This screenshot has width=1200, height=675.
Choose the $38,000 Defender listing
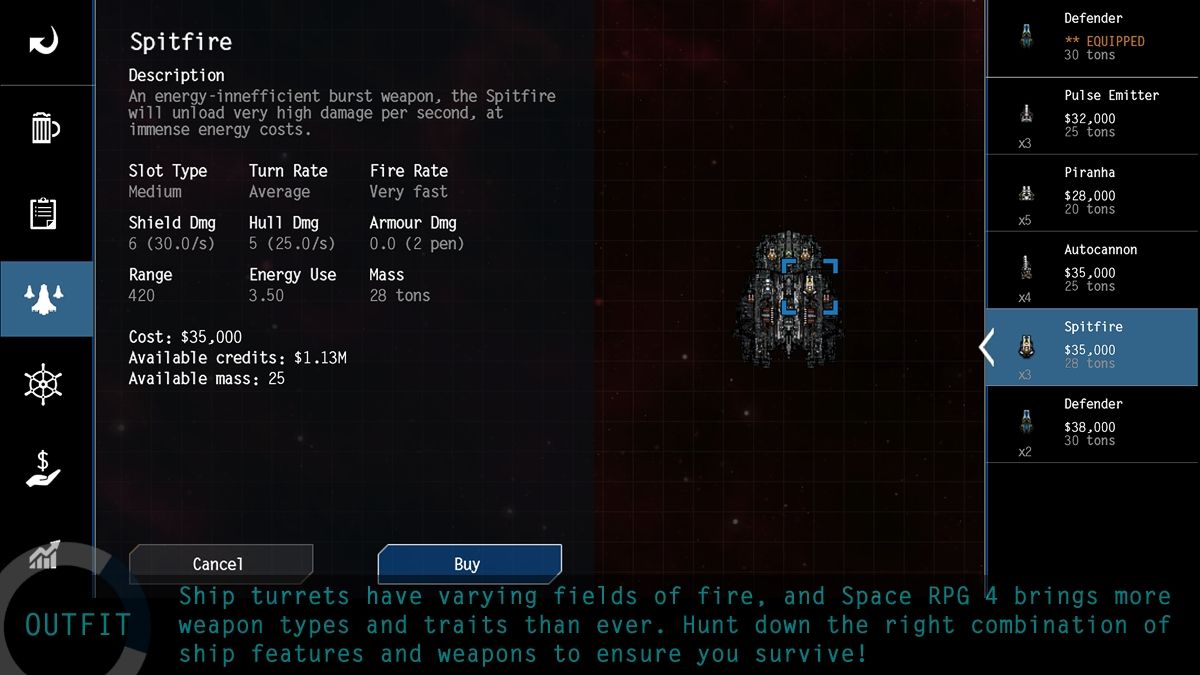pos(1092,424)
